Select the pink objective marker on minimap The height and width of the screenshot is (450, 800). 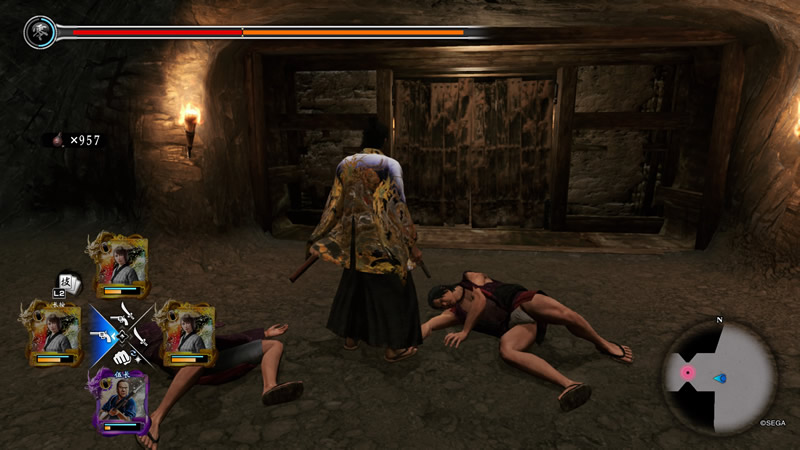(688, 372)
